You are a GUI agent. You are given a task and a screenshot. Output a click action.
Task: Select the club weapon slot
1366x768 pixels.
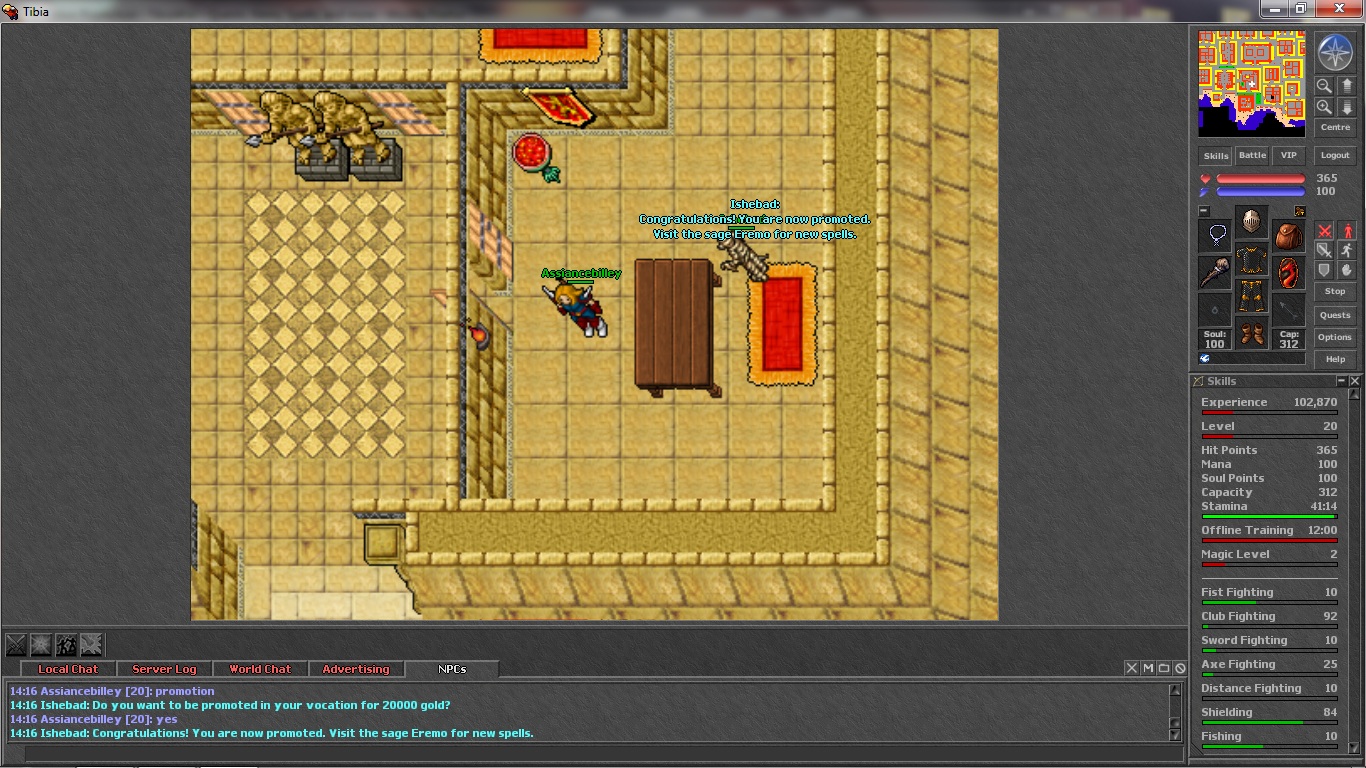1214,272
